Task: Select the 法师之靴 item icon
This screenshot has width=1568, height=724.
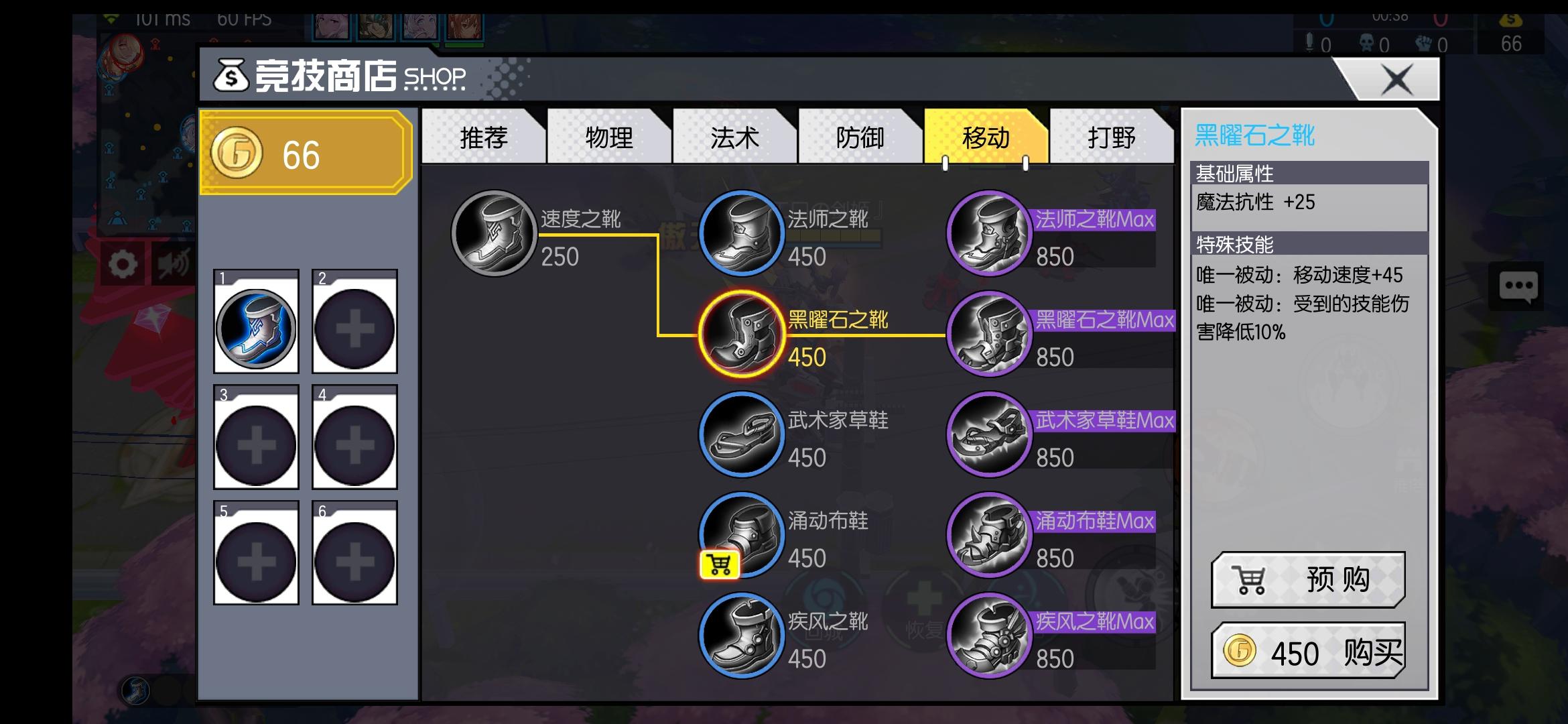Action: click(740, 233)
